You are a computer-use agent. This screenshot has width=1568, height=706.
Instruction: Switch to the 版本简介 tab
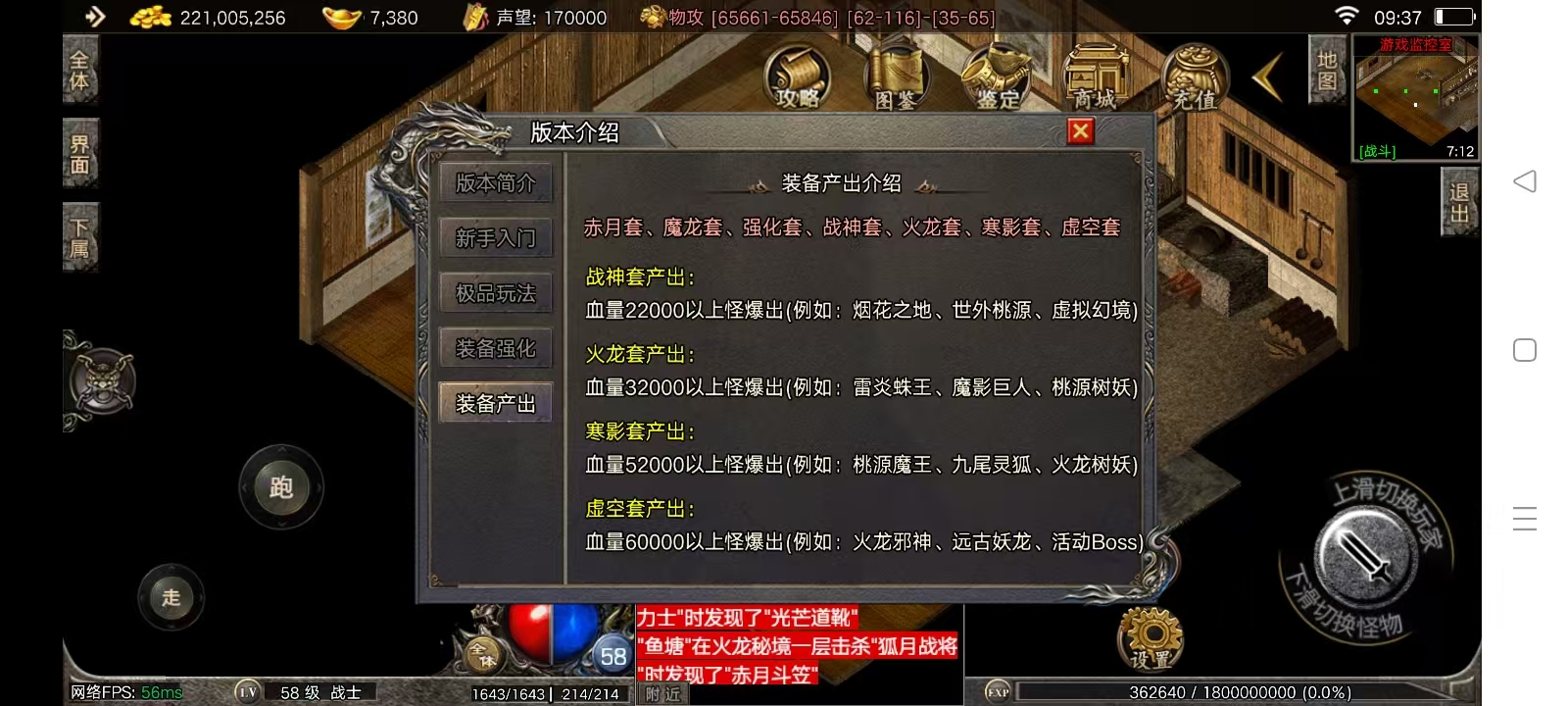[x=496, y=182]
